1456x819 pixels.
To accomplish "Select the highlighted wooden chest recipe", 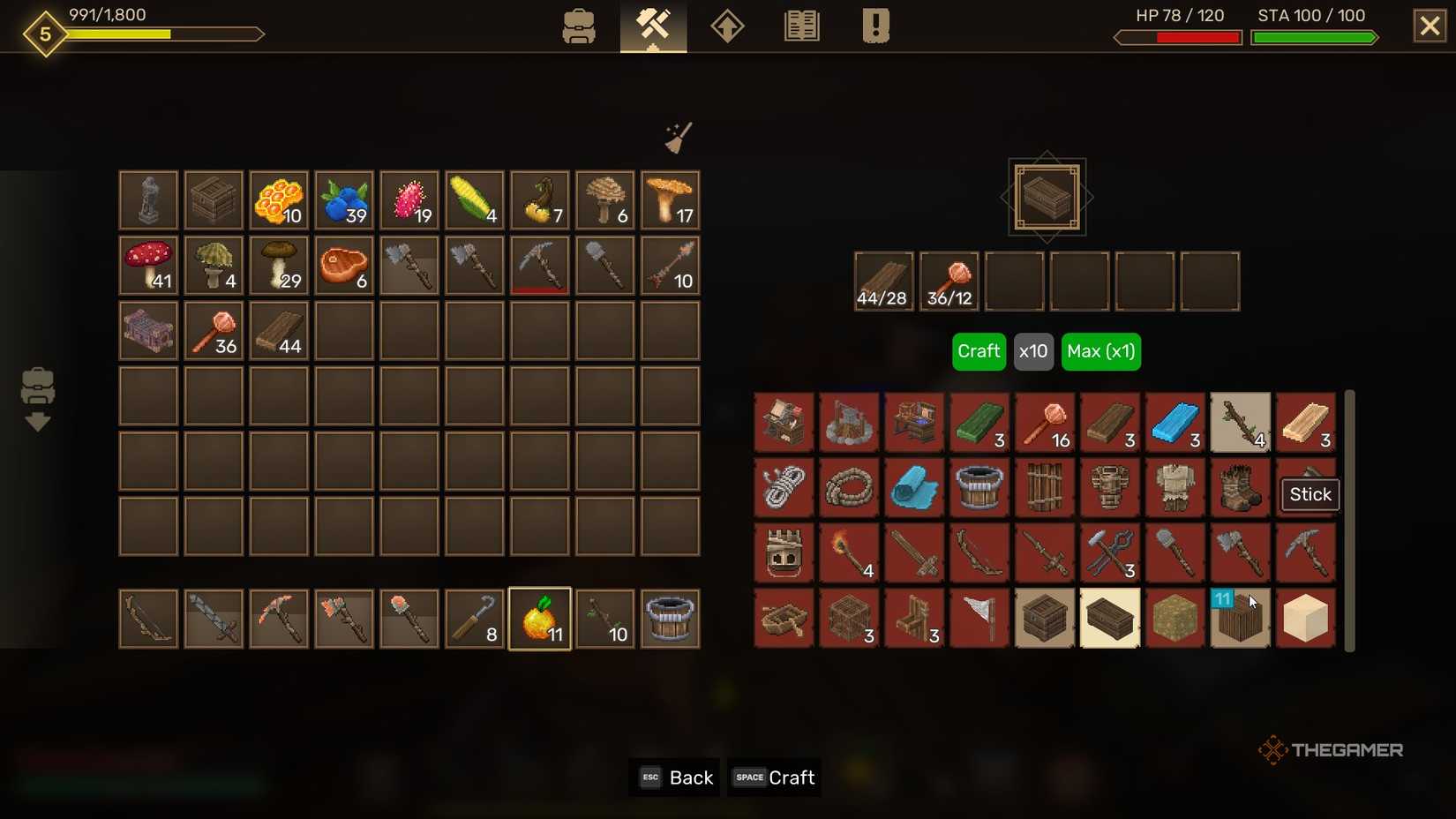I will pos(1110,618).
